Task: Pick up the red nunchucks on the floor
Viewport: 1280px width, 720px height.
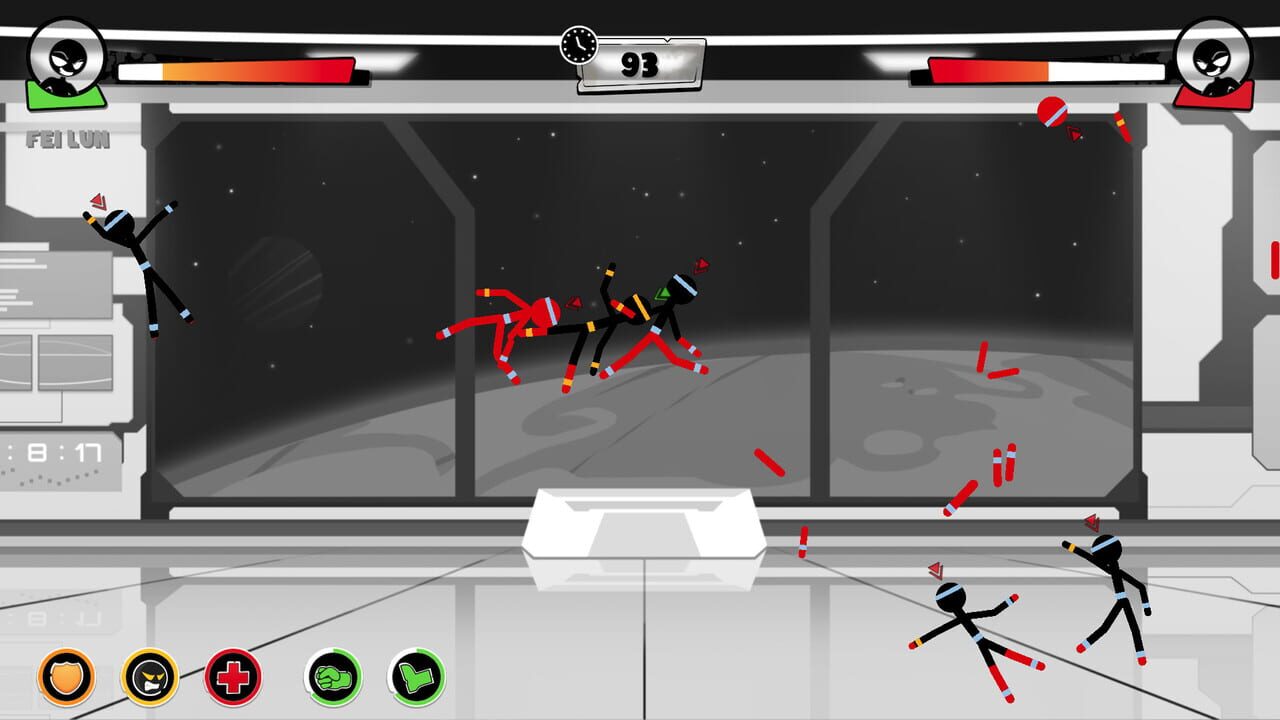Action: [x=1000, y=470]
